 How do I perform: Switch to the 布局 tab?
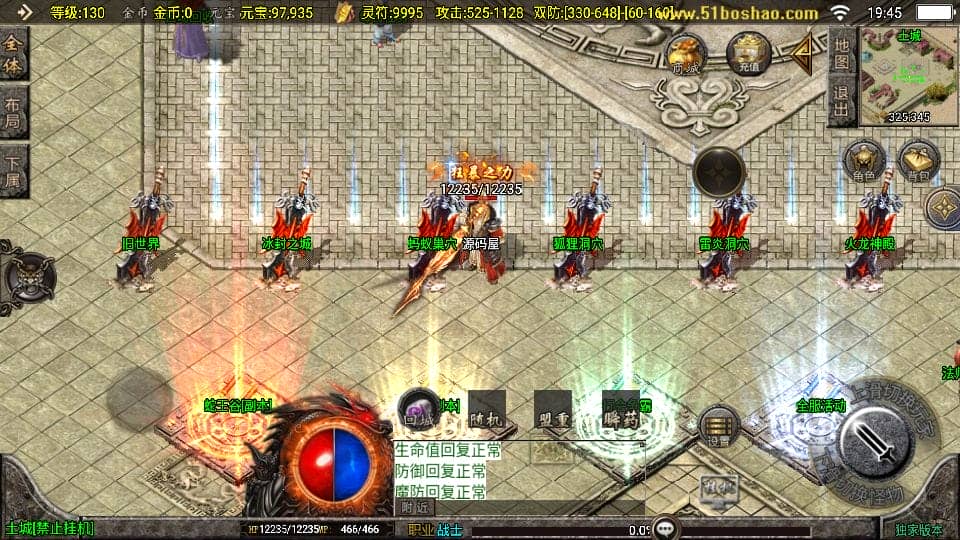13,112
